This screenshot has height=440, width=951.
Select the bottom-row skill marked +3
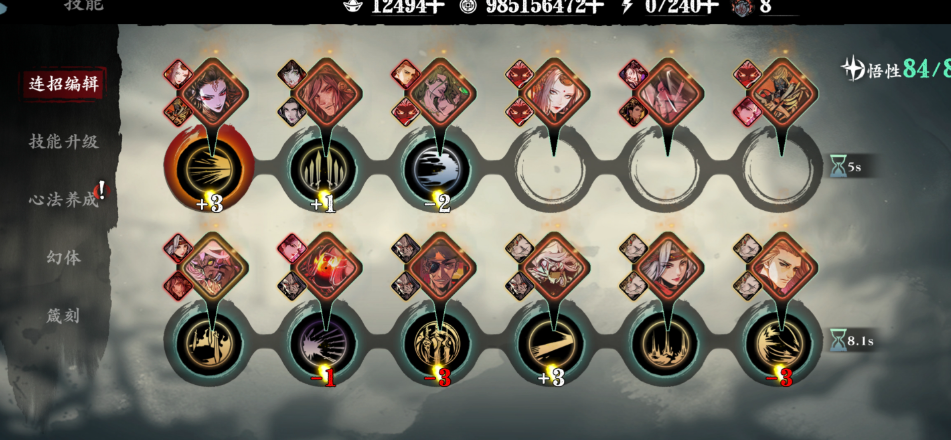click(x=552, y=343)
